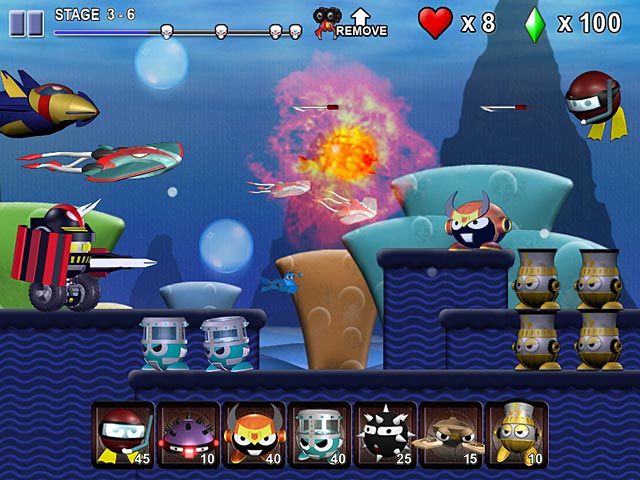This screenshot has width=640, height=480.
Task: Select the silver bucket helmet unit card
Action: (x=319, y=436)
